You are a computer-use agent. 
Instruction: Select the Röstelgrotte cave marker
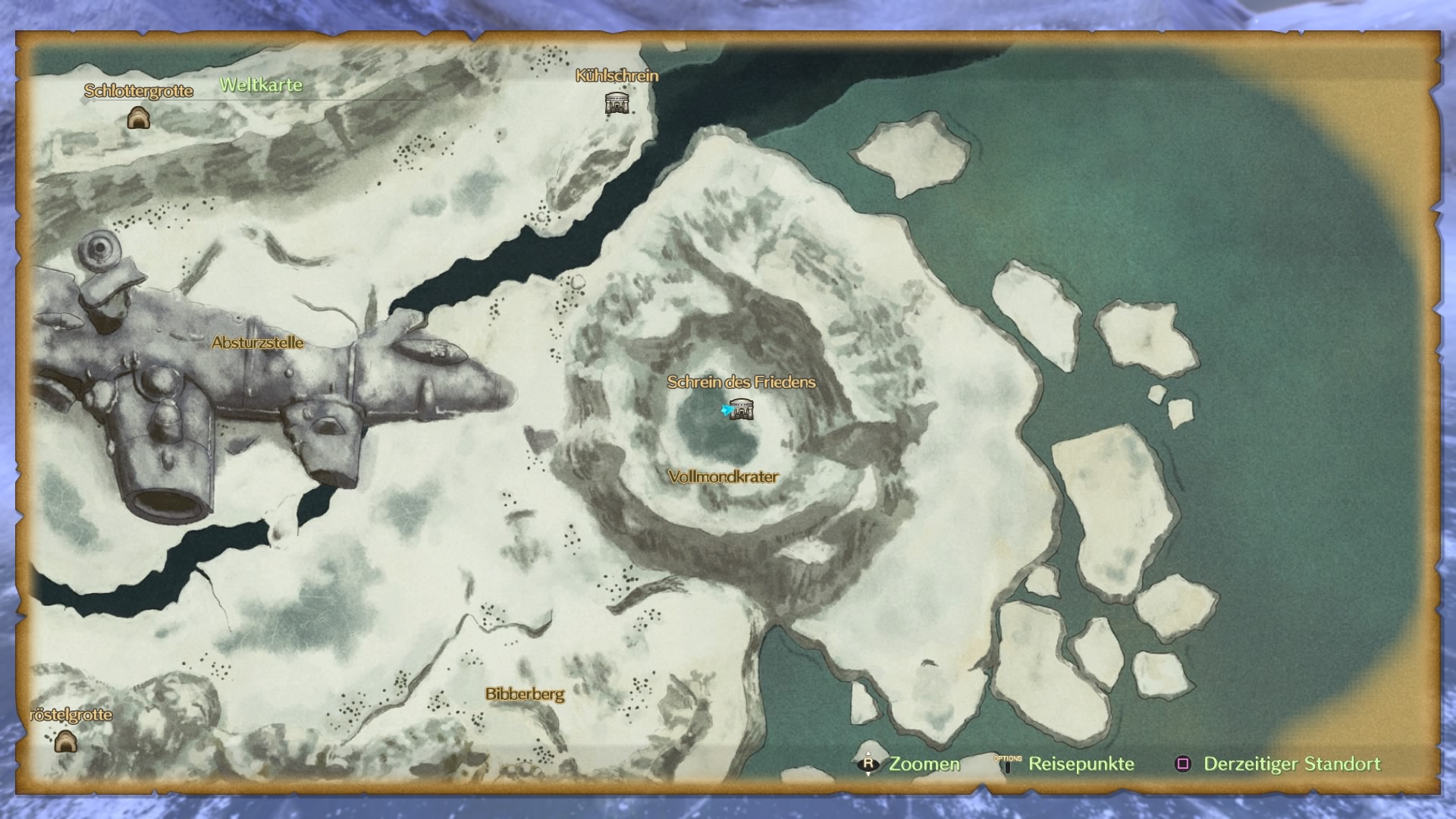66,741
